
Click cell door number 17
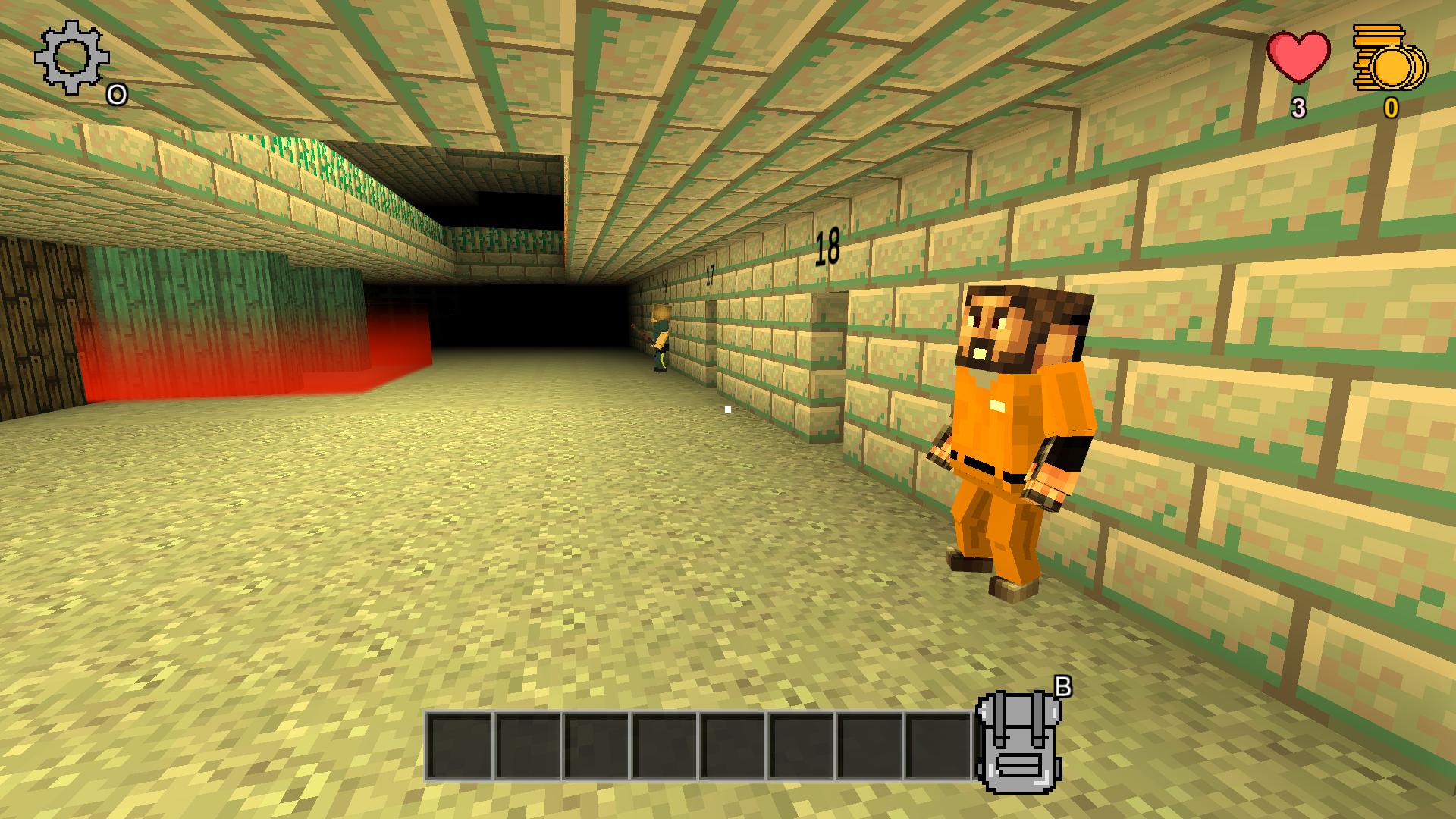[711, 273]
